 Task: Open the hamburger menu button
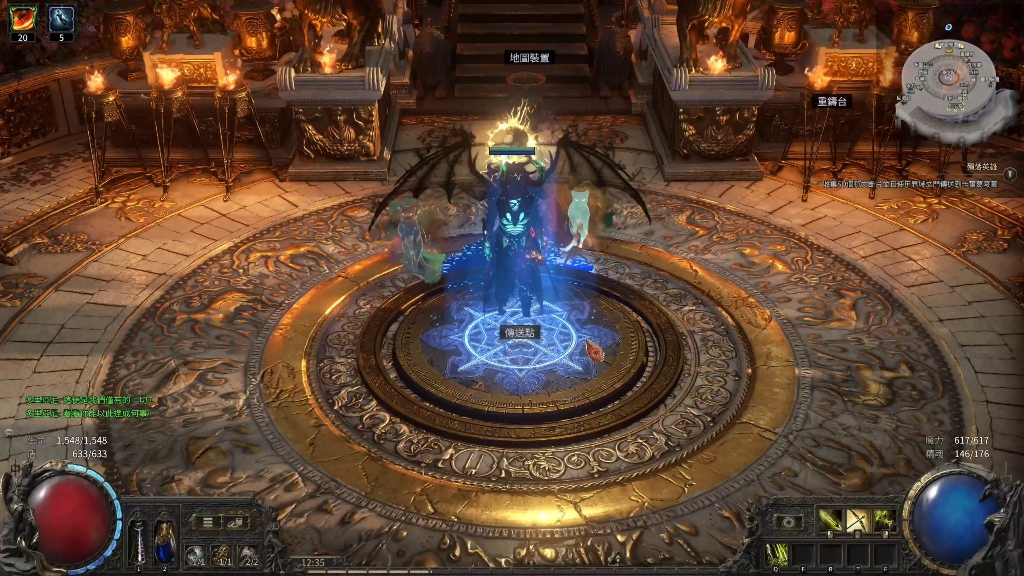click(207, 521)
